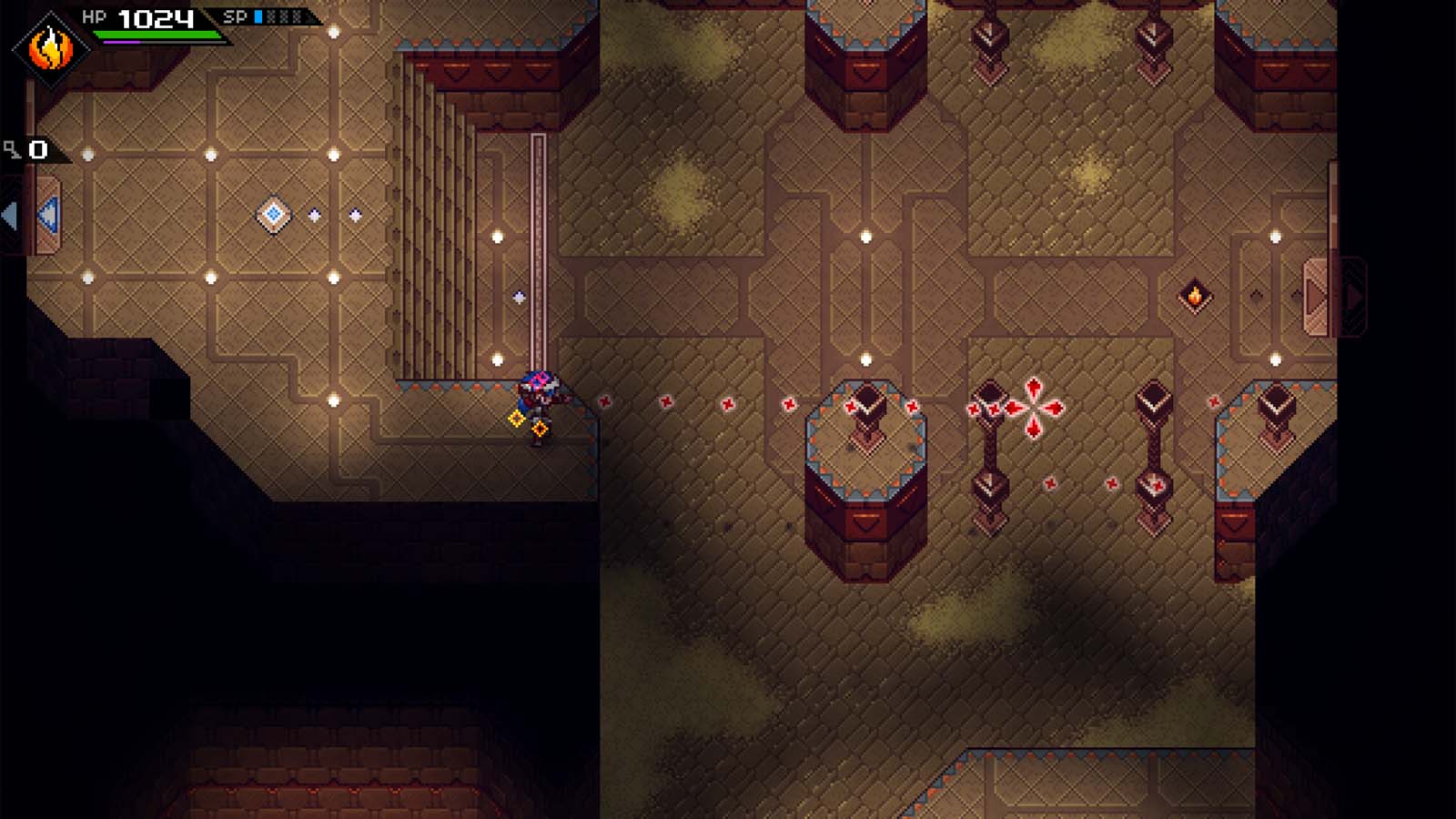Click the blue exit arrow sign on the left wall
Viewport: 1456px width, 819px height.
[46, 213]
